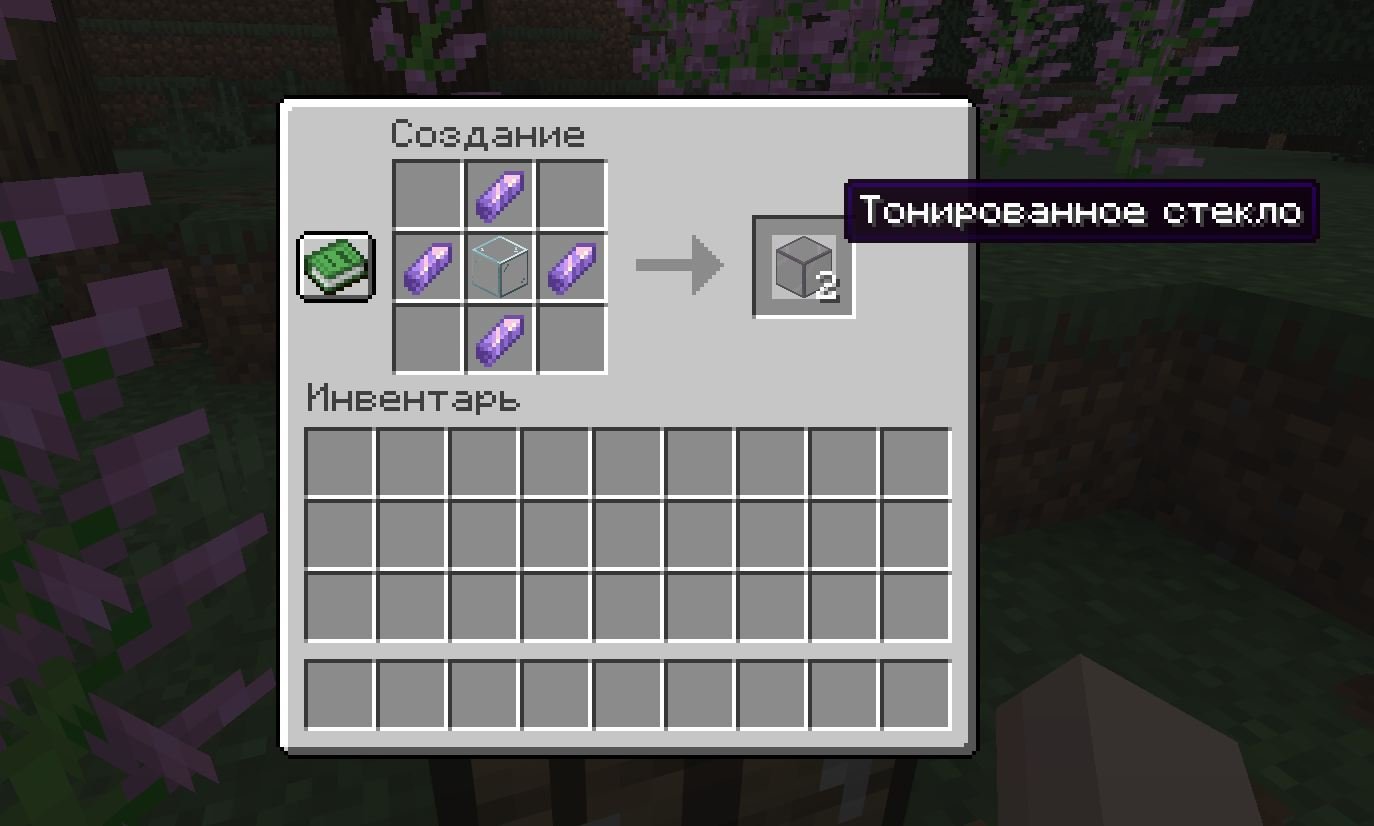Image resolution: width=1374 pixels, height=826 pixels.
Task: Click the empty top-right crafting grid slot
Action: pyautogui.click(x=574, y=192)
